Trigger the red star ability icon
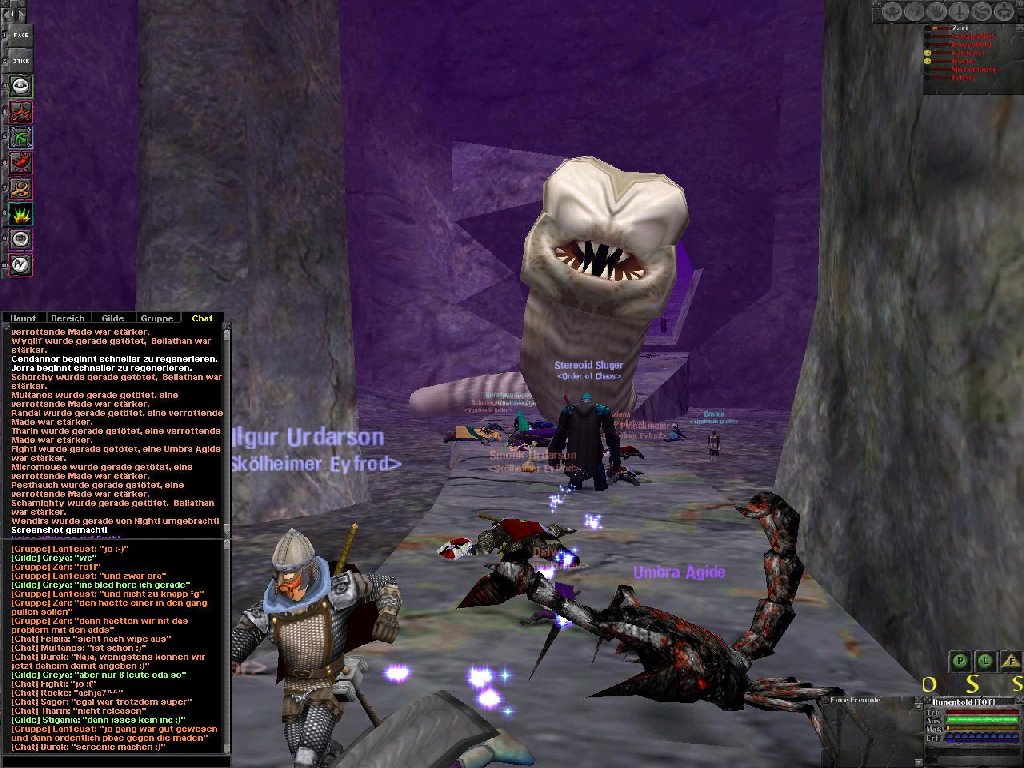 tap(21, 111)
